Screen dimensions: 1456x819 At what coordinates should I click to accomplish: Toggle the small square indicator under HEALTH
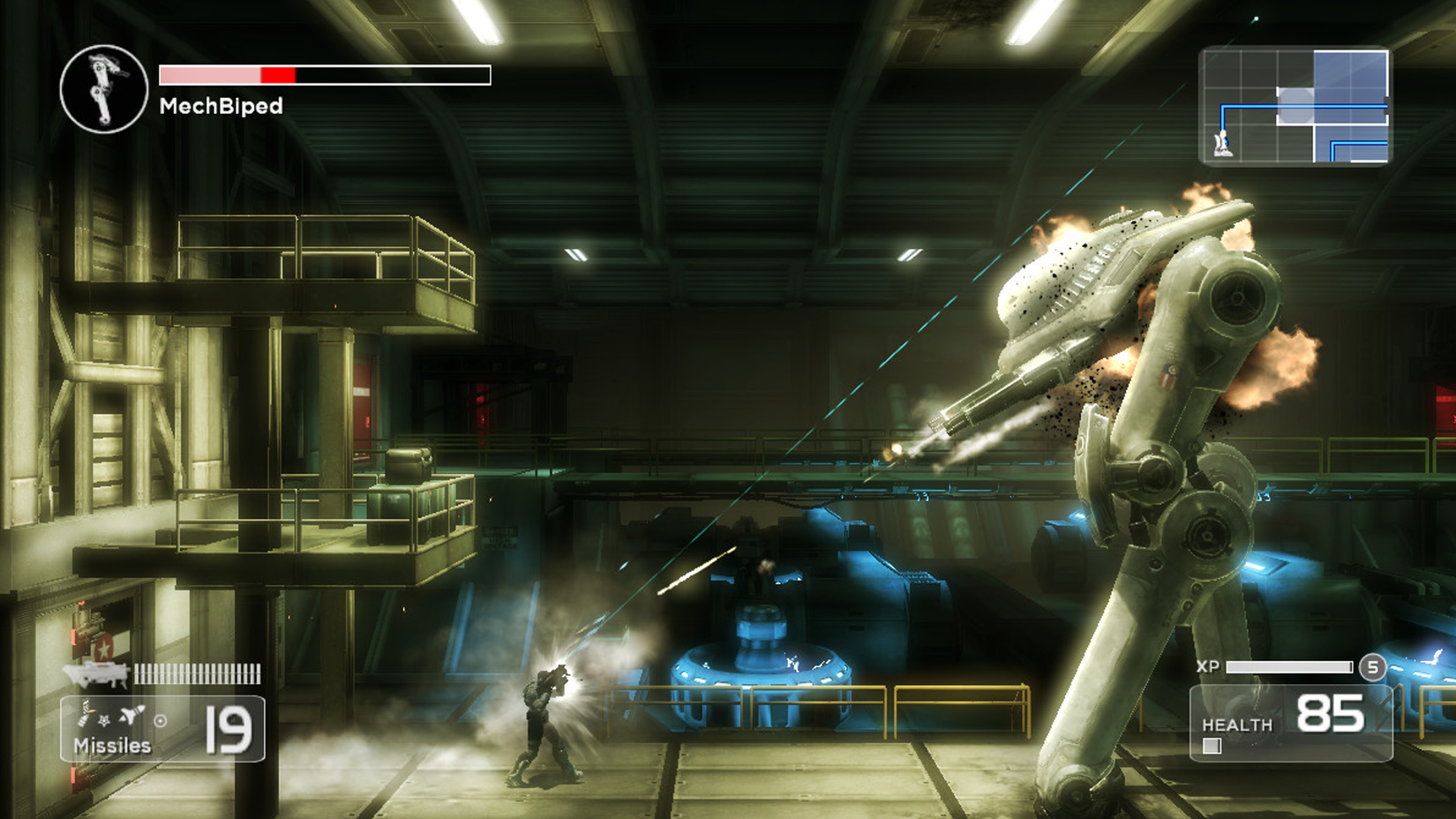coord(1212,746)
